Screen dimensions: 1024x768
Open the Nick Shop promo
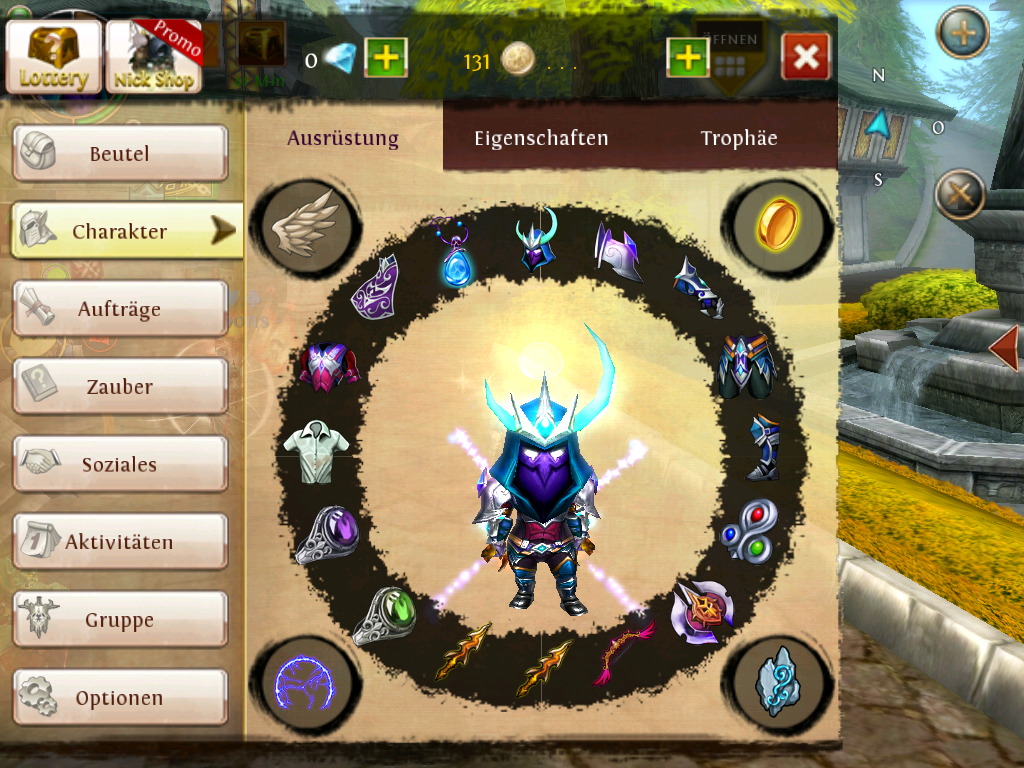[154, 56]
